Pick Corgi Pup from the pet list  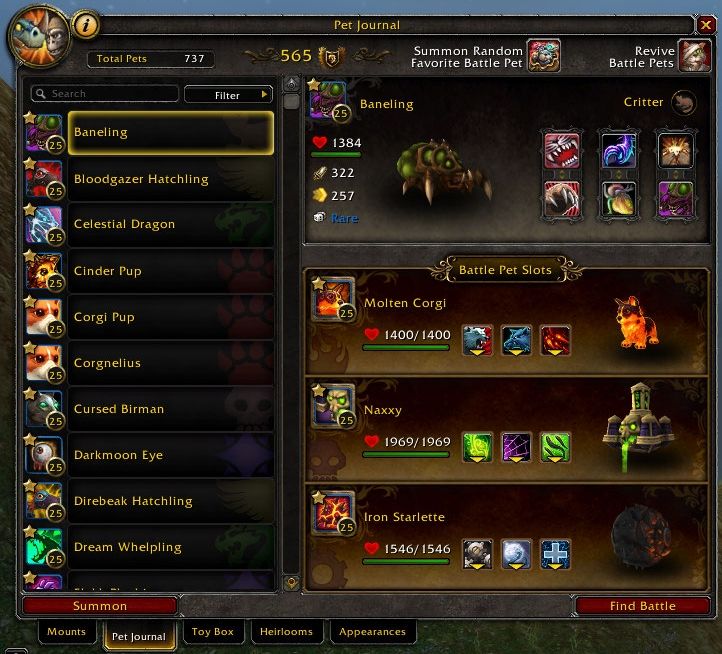coord(170,317)
